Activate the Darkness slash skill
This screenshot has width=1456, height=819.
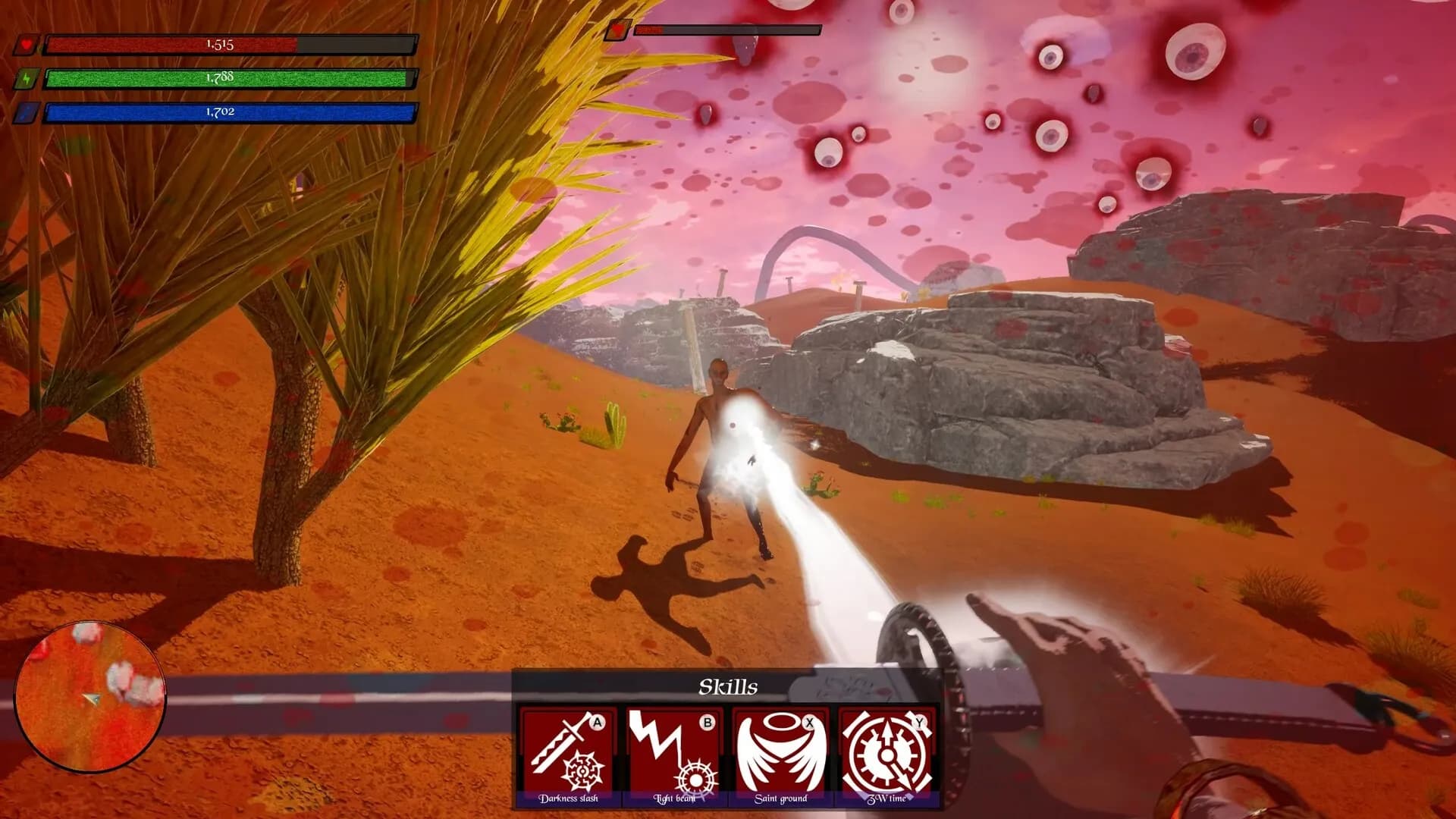click(568, 753)
